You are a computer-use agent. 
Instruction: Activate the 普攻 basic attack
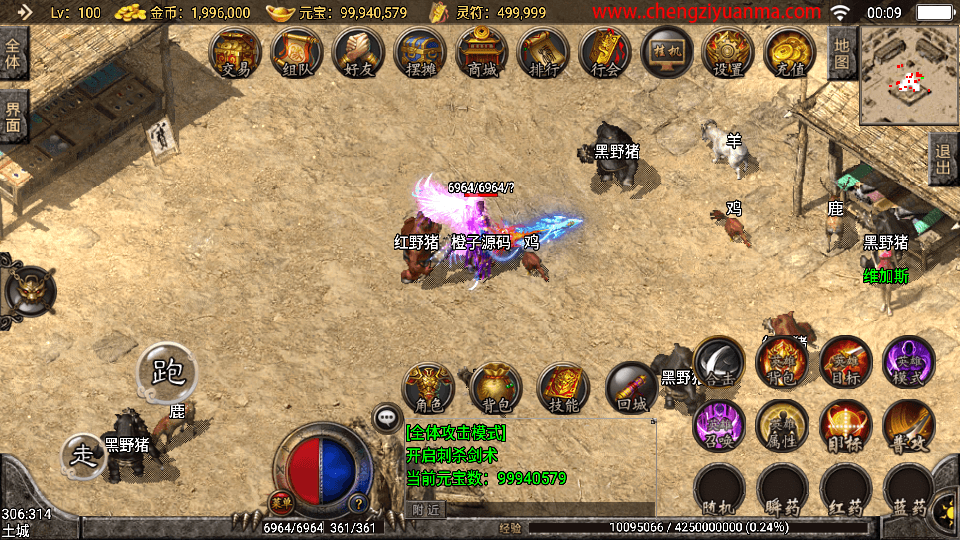(x=908, y=426)
